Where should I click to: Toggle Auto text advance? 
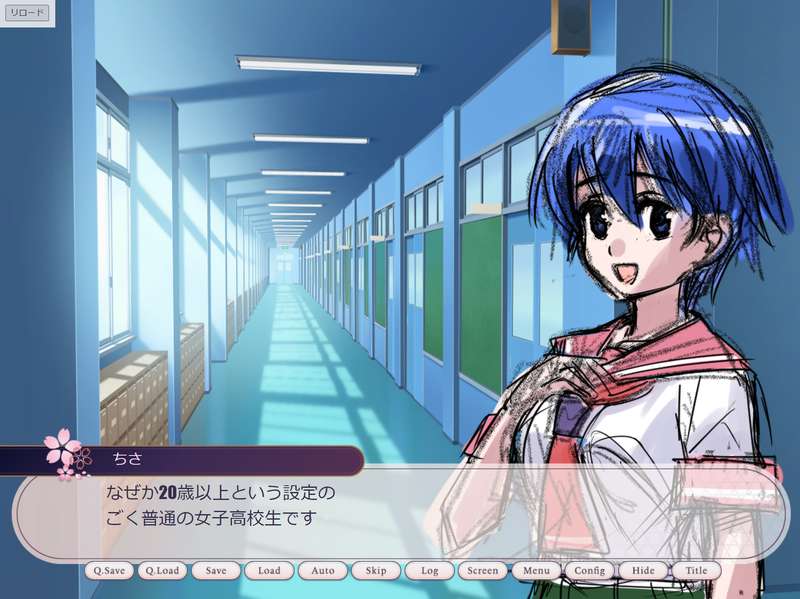323,571
